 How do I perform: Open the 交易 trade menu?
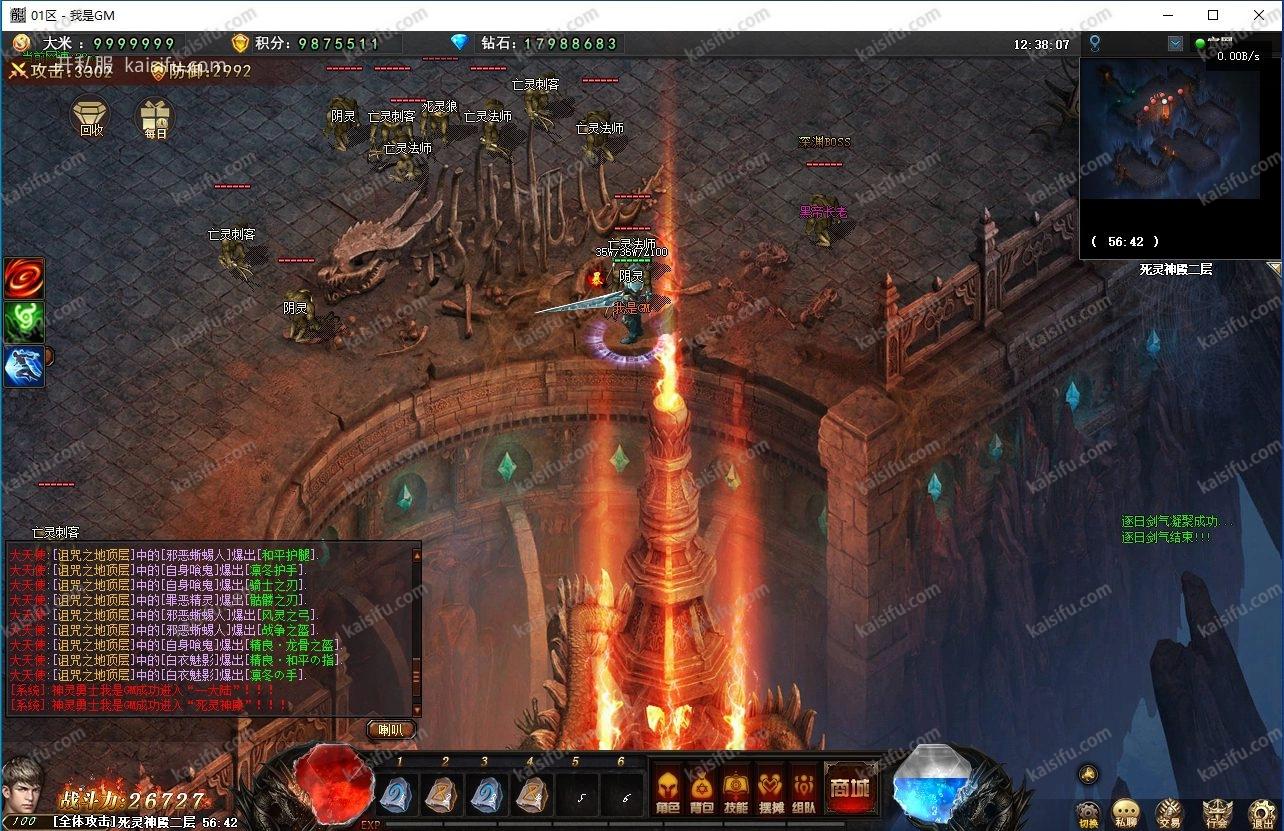point(1168,813)
